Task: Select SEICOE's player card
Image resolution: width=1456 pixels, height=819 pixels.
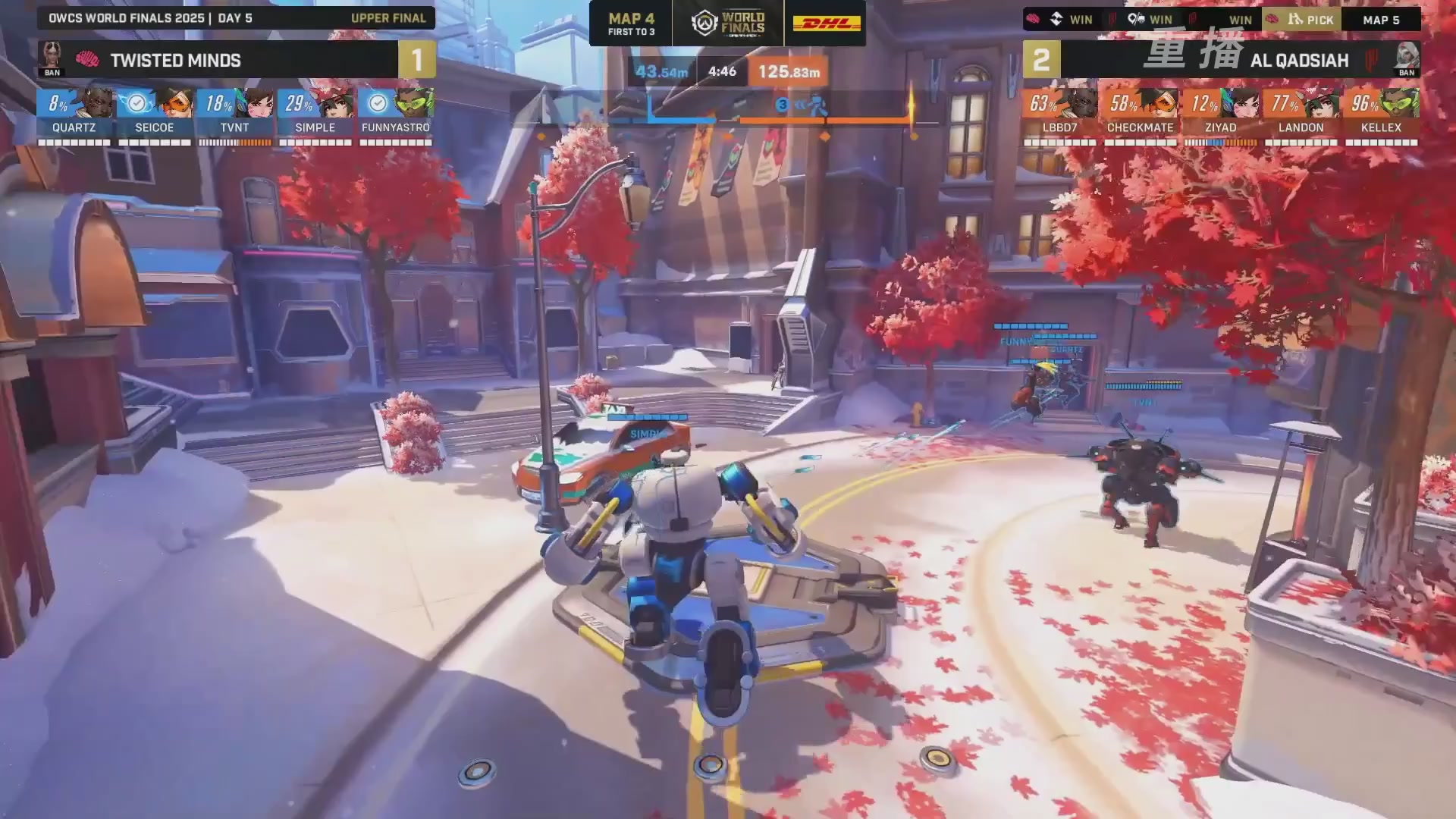Action: [x=155, y=114]
